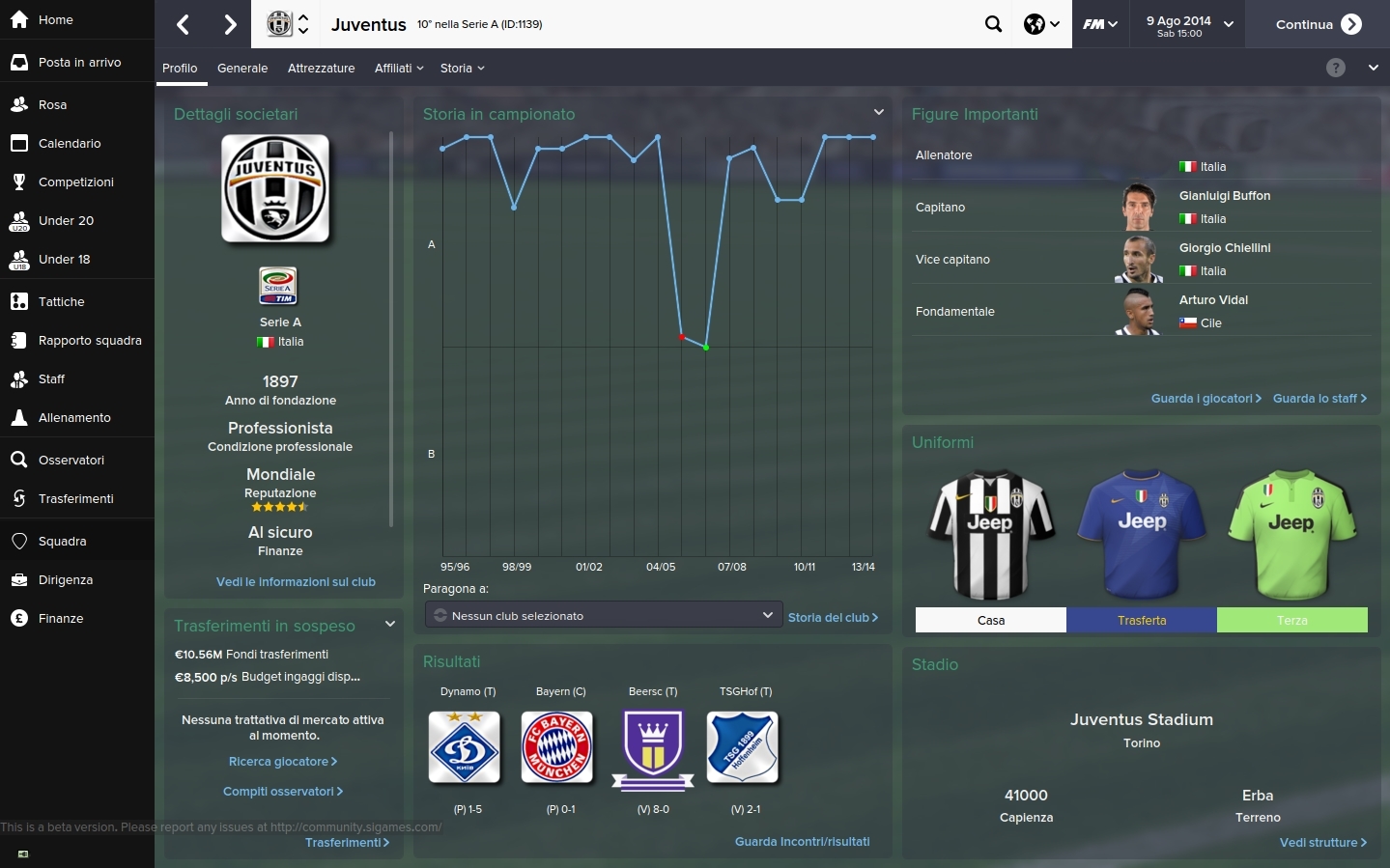Click the help question mark icon
The image size is (1390, 868).
pyautogui.click(x=1336, y=68)
